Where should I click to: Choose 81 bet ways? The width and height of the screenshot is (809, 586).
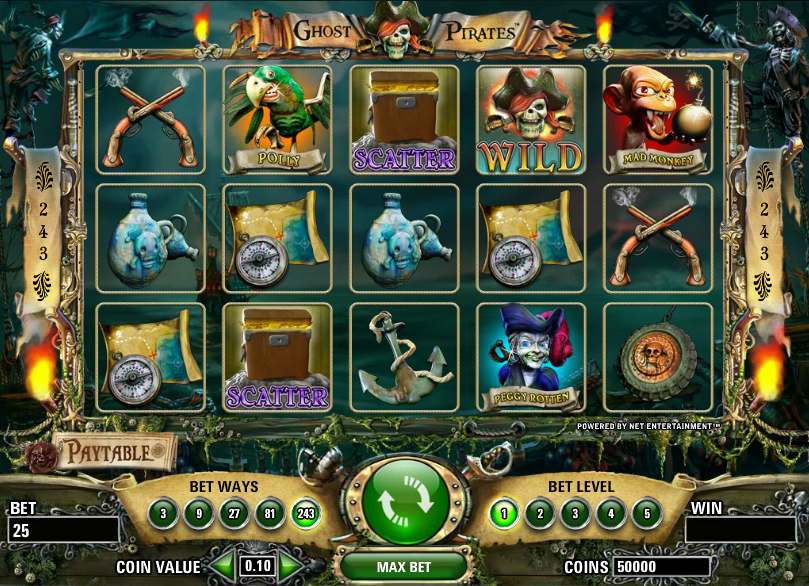coord(269,515)
